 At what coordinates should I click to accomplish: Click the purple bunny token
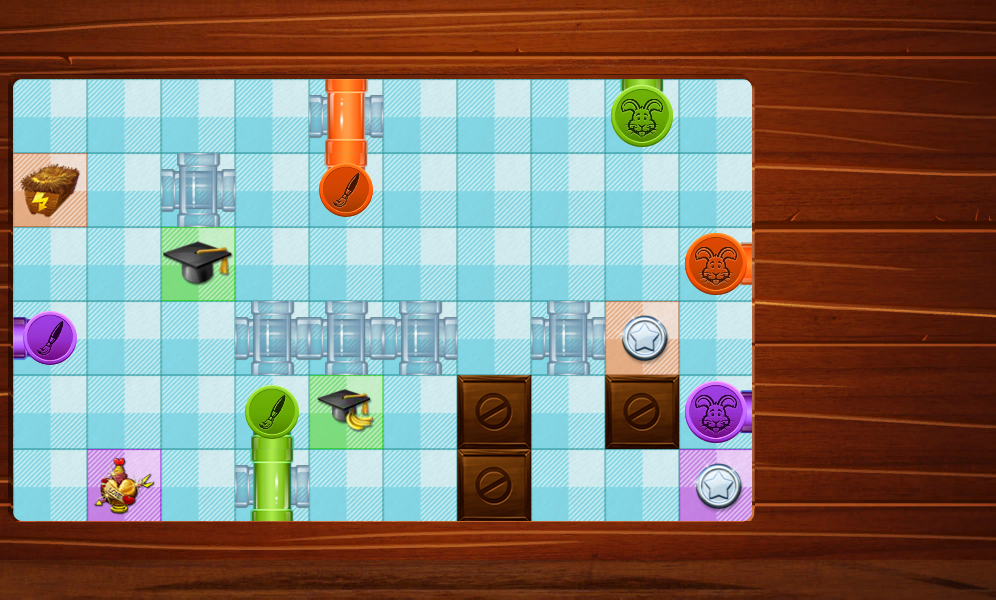tap(716, 412)
